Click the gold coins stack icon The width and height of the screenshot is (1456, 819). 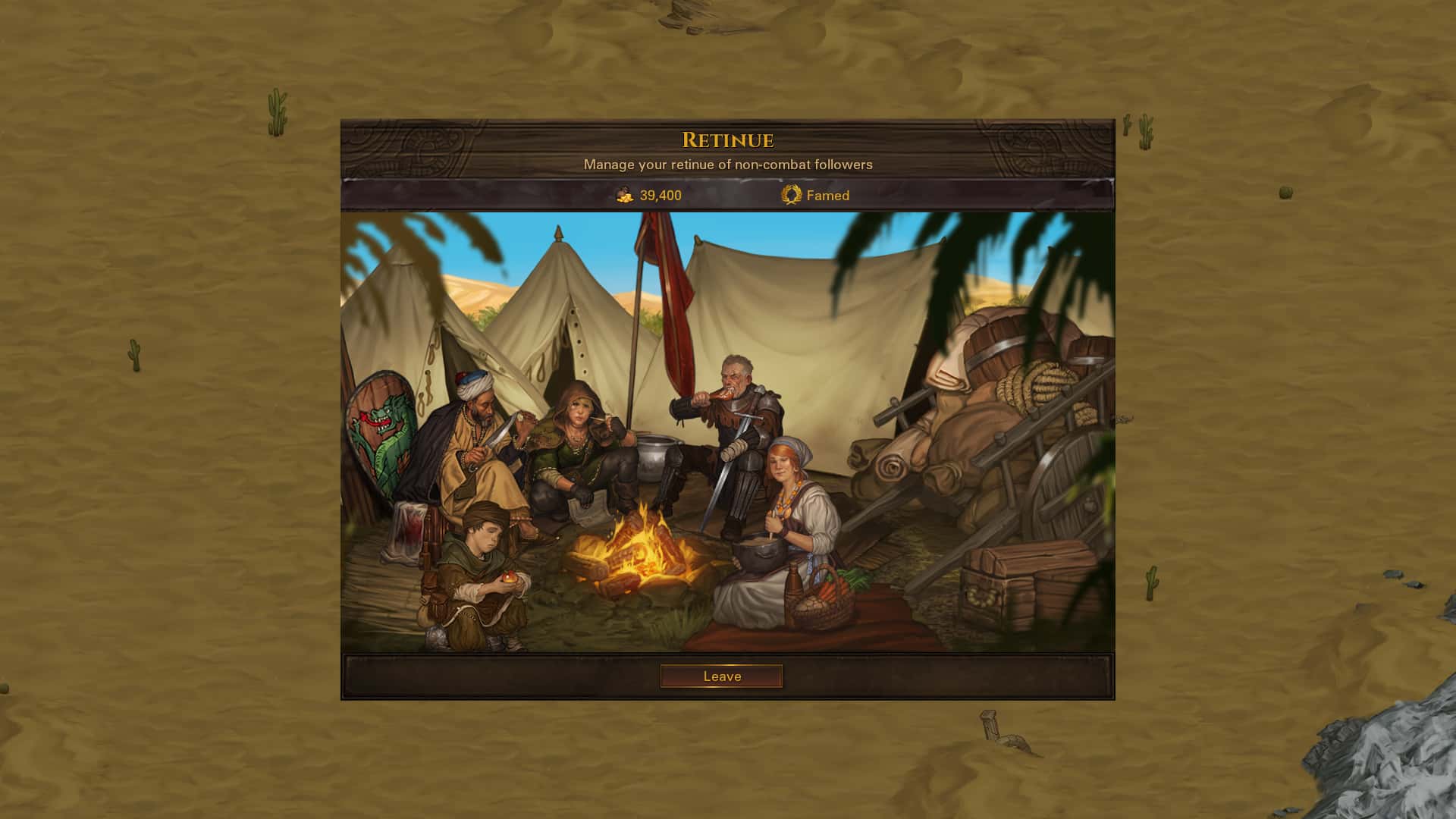coord(622,195)
